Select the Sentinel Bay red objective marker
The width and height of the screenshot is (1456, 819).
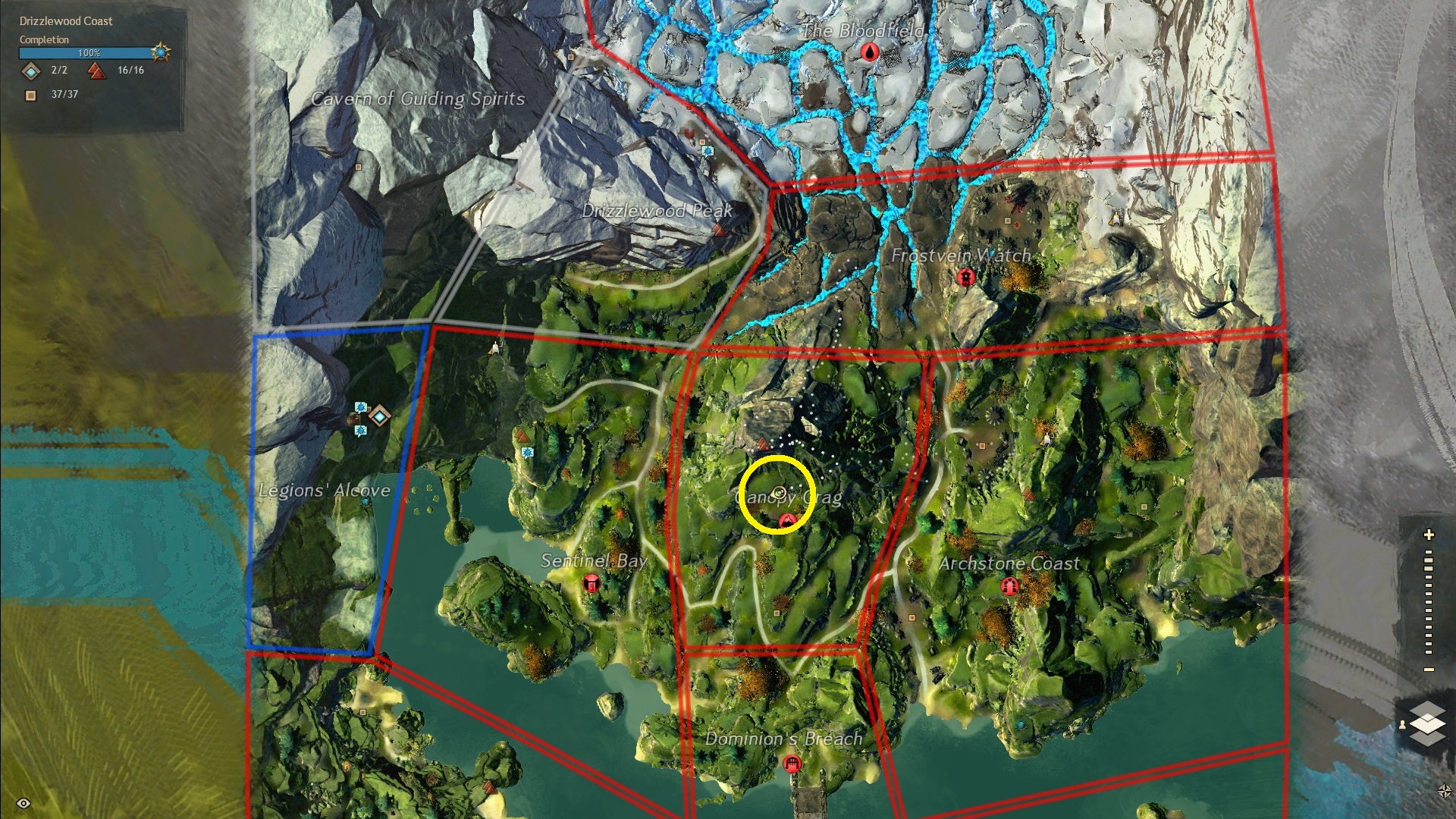(x=591, y=583)
